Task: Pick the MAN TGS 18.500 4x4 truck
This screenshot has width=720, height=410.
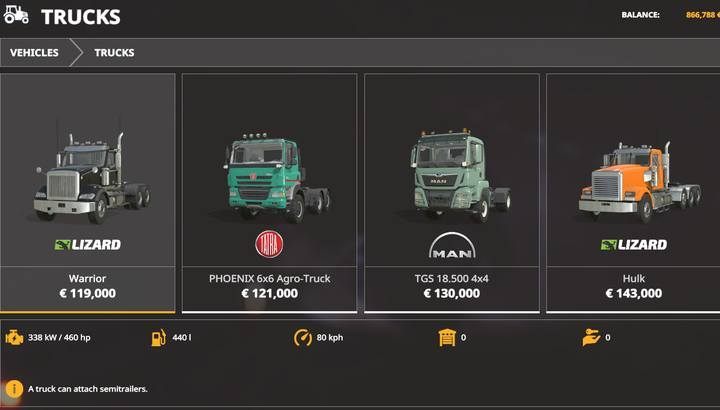Action: (x=451, y=192)
